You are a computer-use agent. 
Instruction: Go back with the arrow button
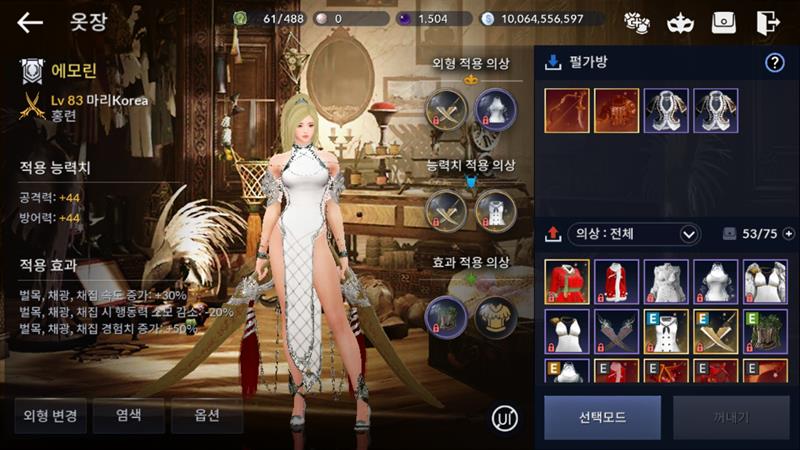coord(30,22)
